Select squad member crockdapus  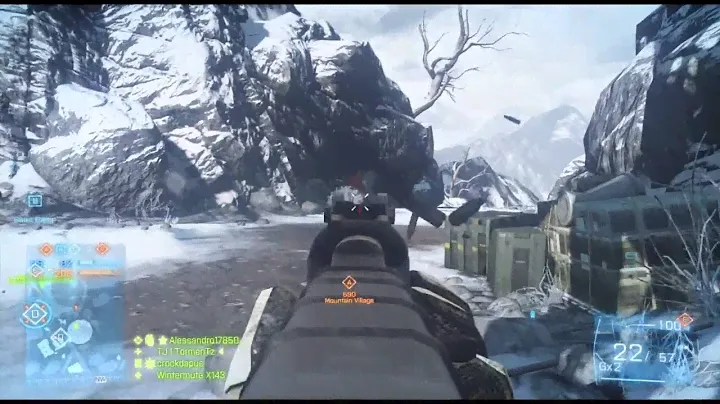184,364
